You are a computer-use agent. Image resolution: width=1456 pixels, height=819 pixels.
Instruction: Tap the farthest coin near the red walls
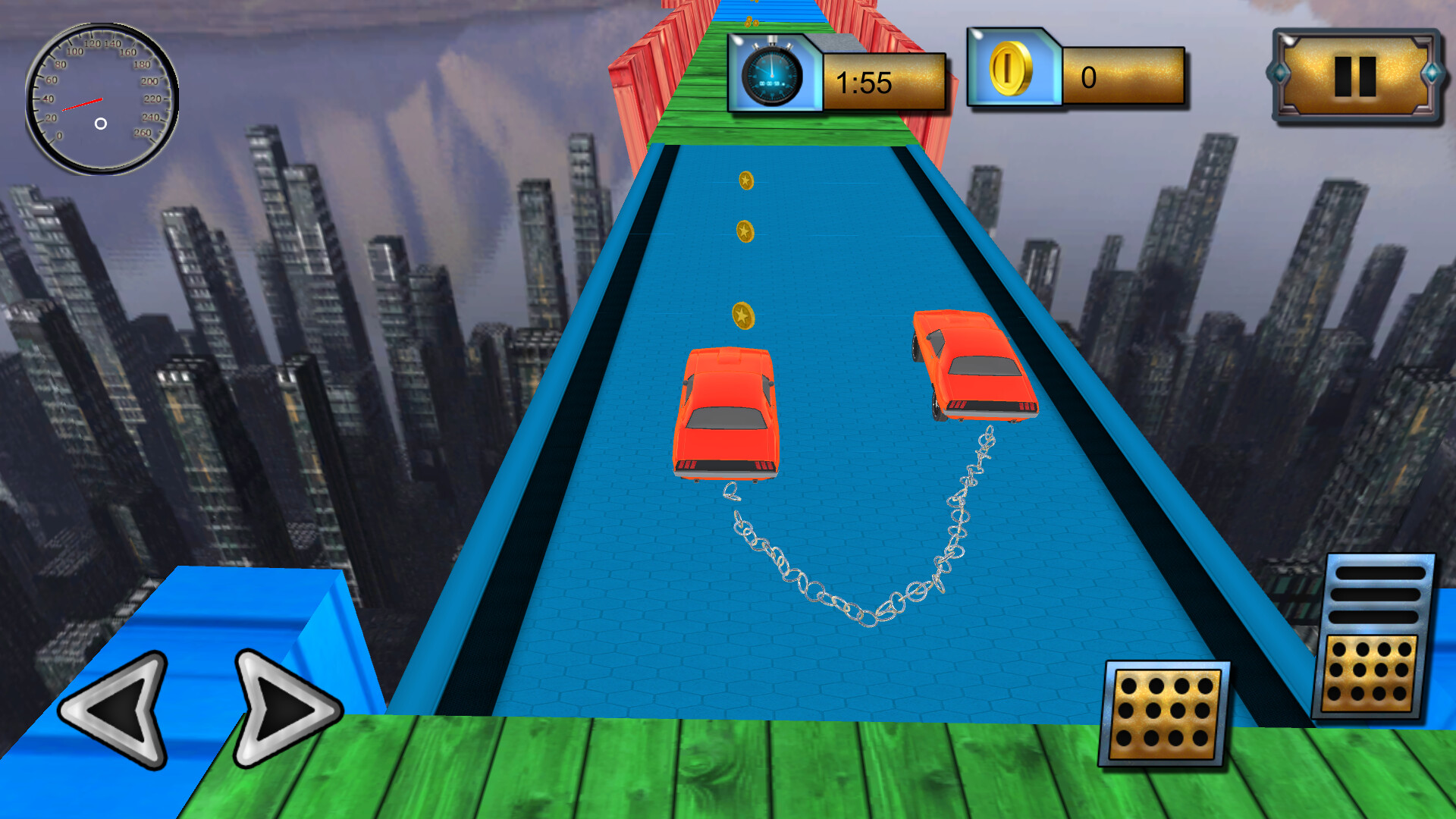point(747,180)
